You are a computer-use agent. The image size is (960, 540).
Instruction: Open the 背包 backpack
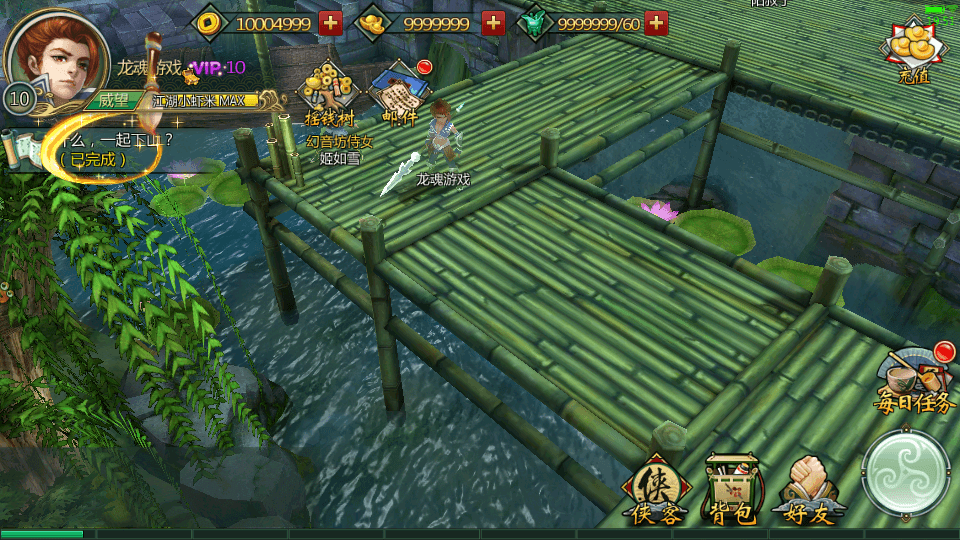(732, 489)
